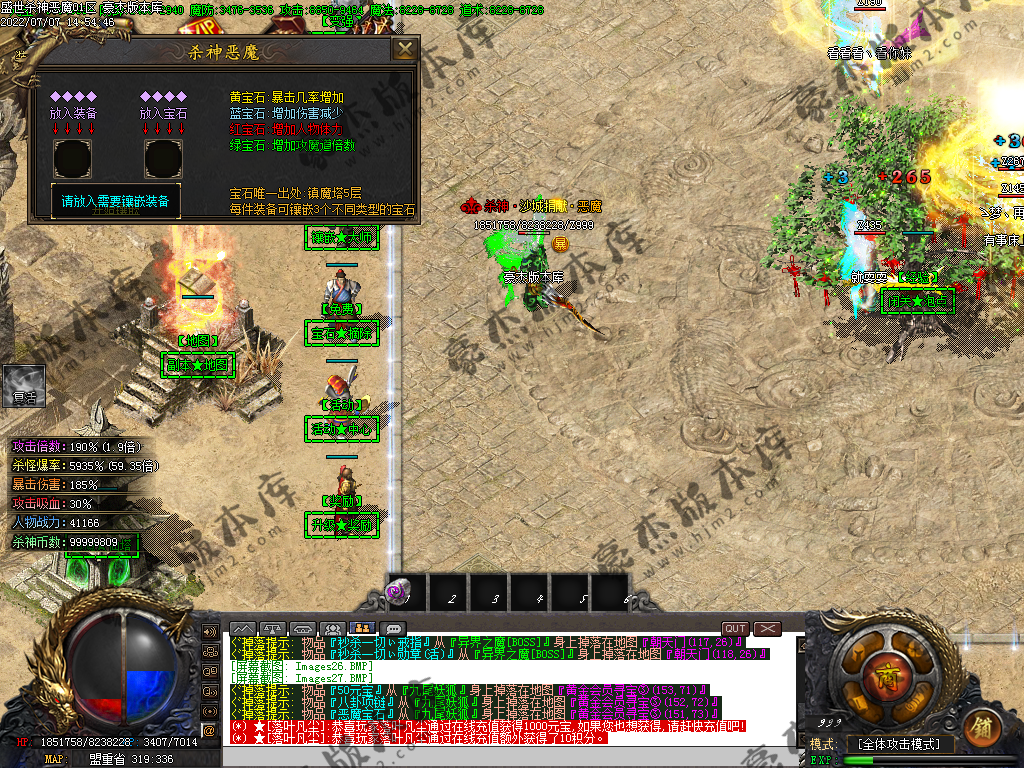
Task: Select the 放入装备 equipment slot
Action: tap(73, 159)
